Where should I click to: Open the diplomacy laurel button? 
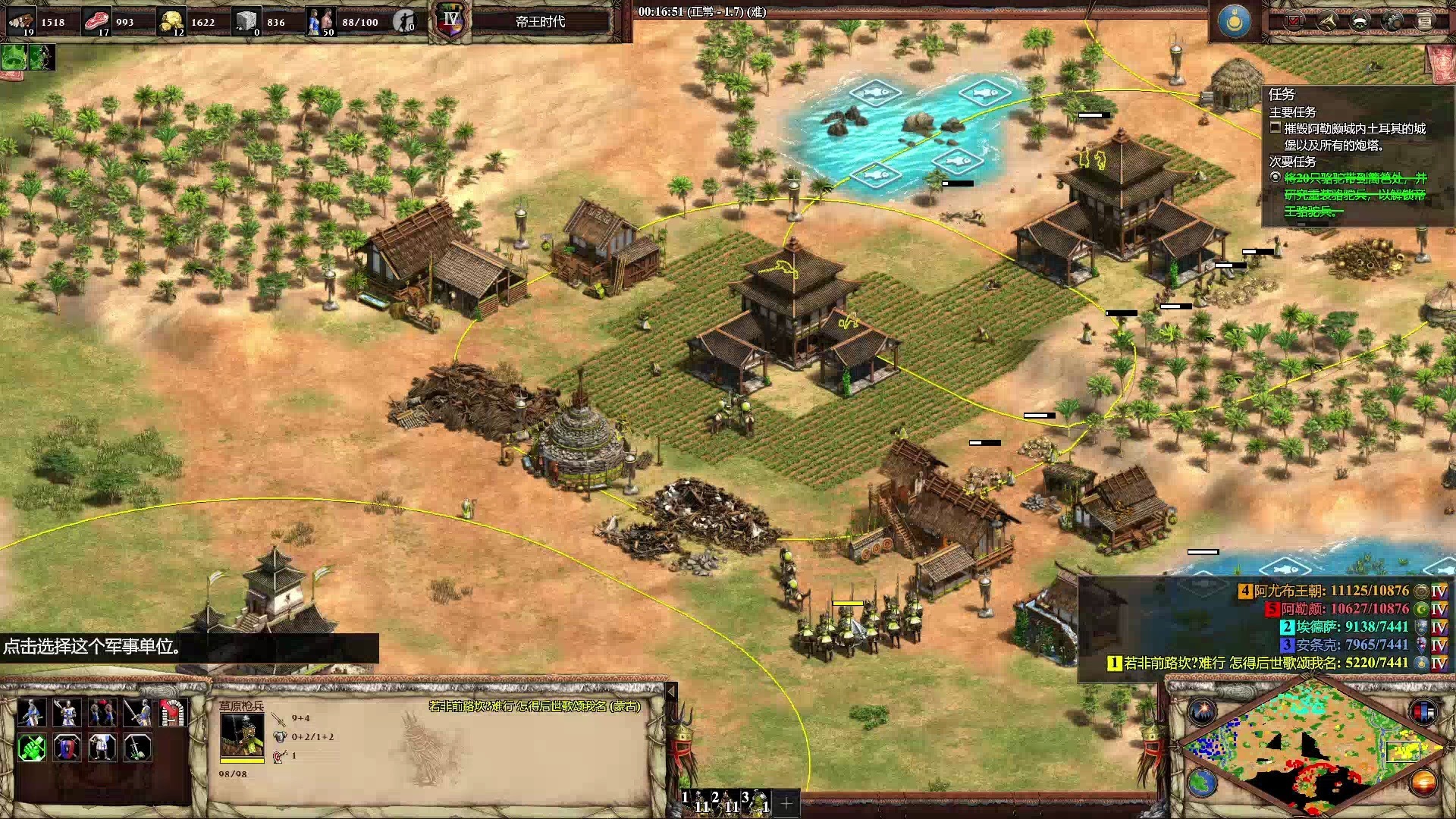click(x=1359, y=21)
